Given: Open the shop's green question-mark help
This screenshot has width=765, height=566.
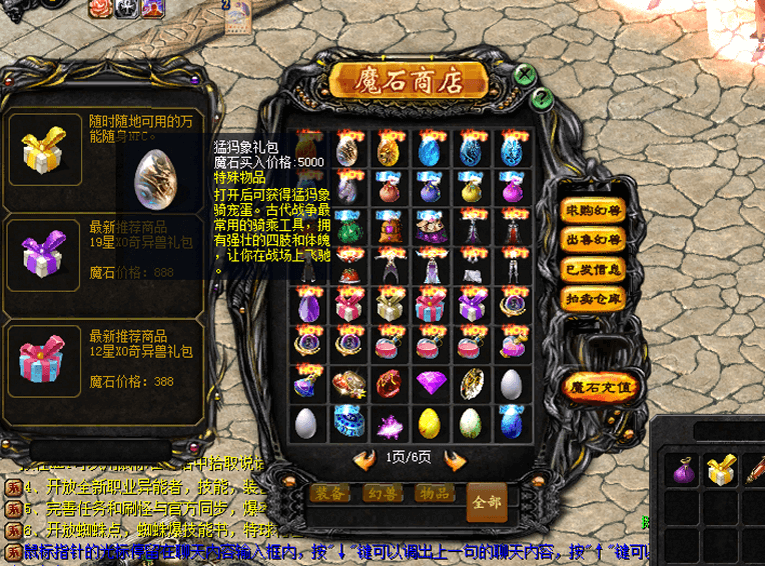Looking at the screenshot, I should [x=541, y=98].
